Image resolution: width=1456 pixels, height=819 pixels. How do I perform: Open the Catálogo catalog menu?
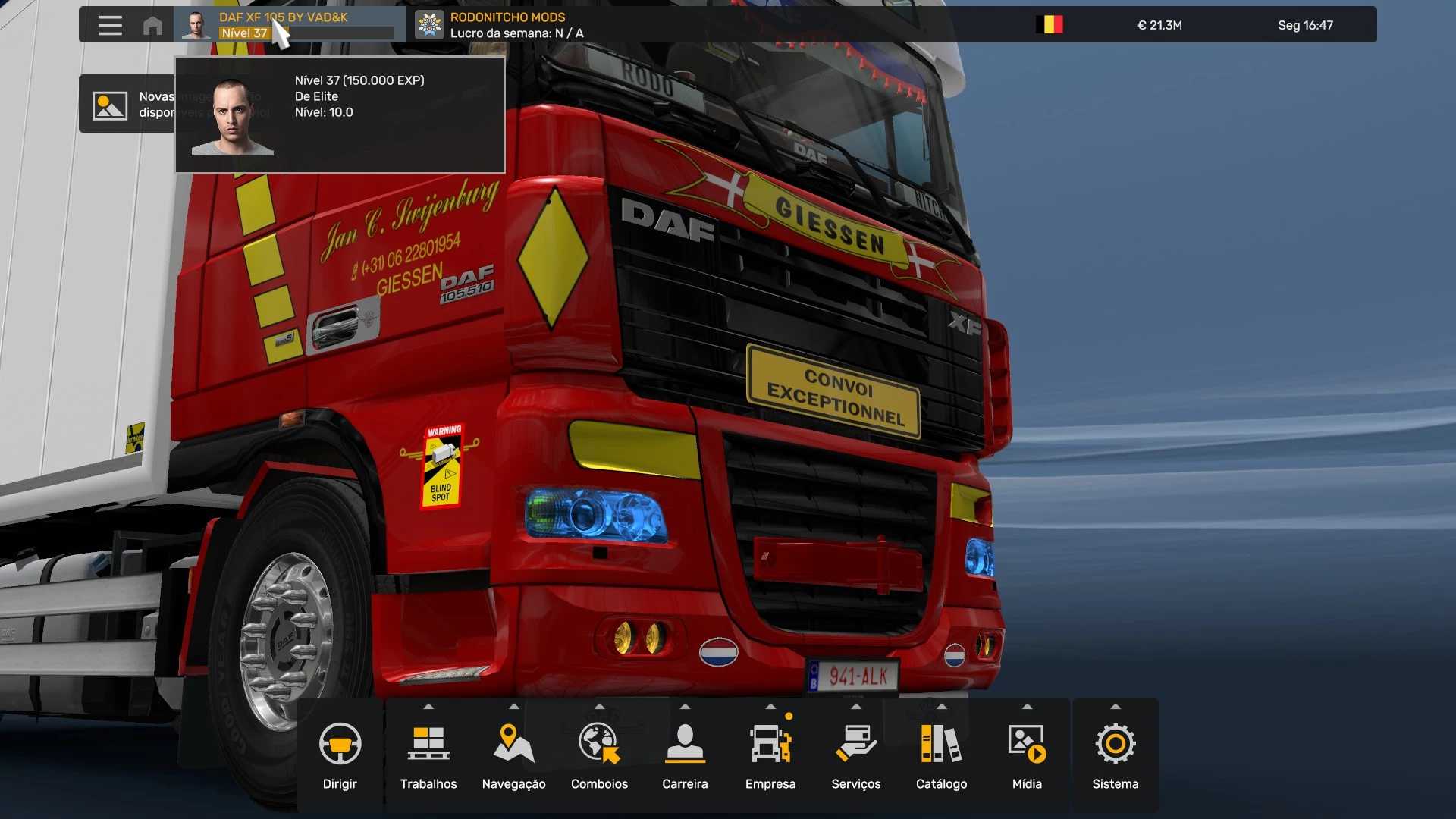click(941, 755)
